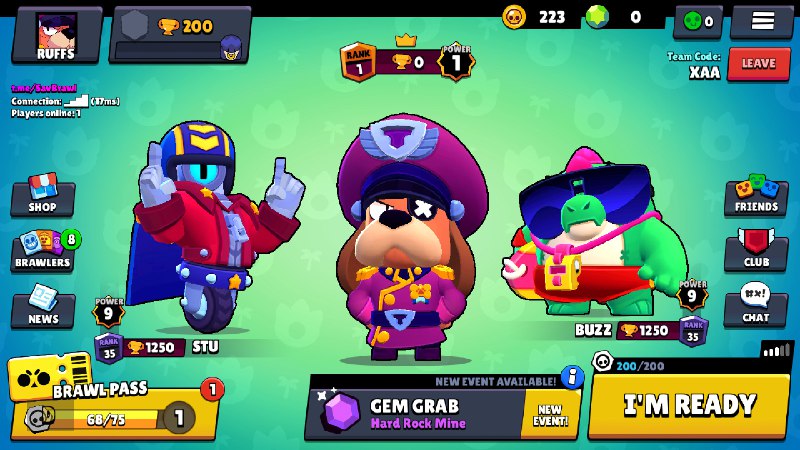Open the Brawlers collection
This screenshot has height=450, width=800.
coord(43,252)
